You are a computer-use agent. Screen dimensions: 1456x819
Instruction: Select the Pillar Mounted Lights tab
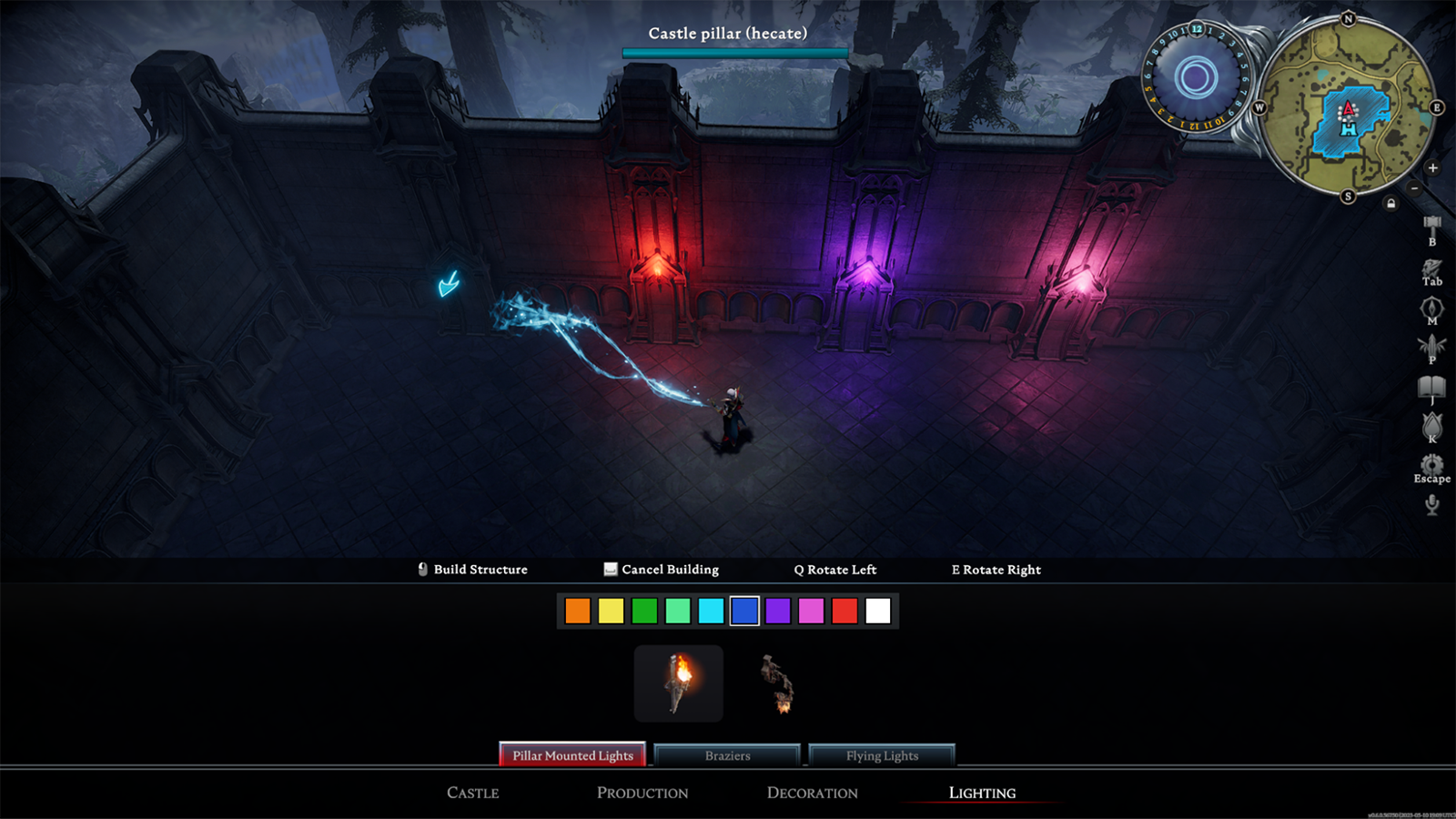tap(572, 755)
